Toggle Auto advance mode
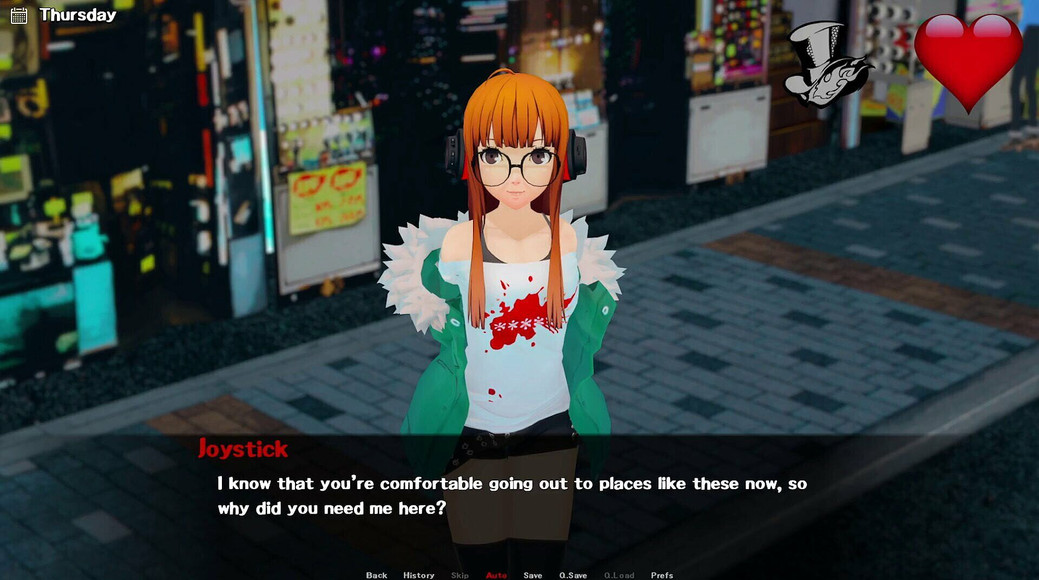Image resolution: width=1039 pixels, height=580 pixels. tap(496, 575)
